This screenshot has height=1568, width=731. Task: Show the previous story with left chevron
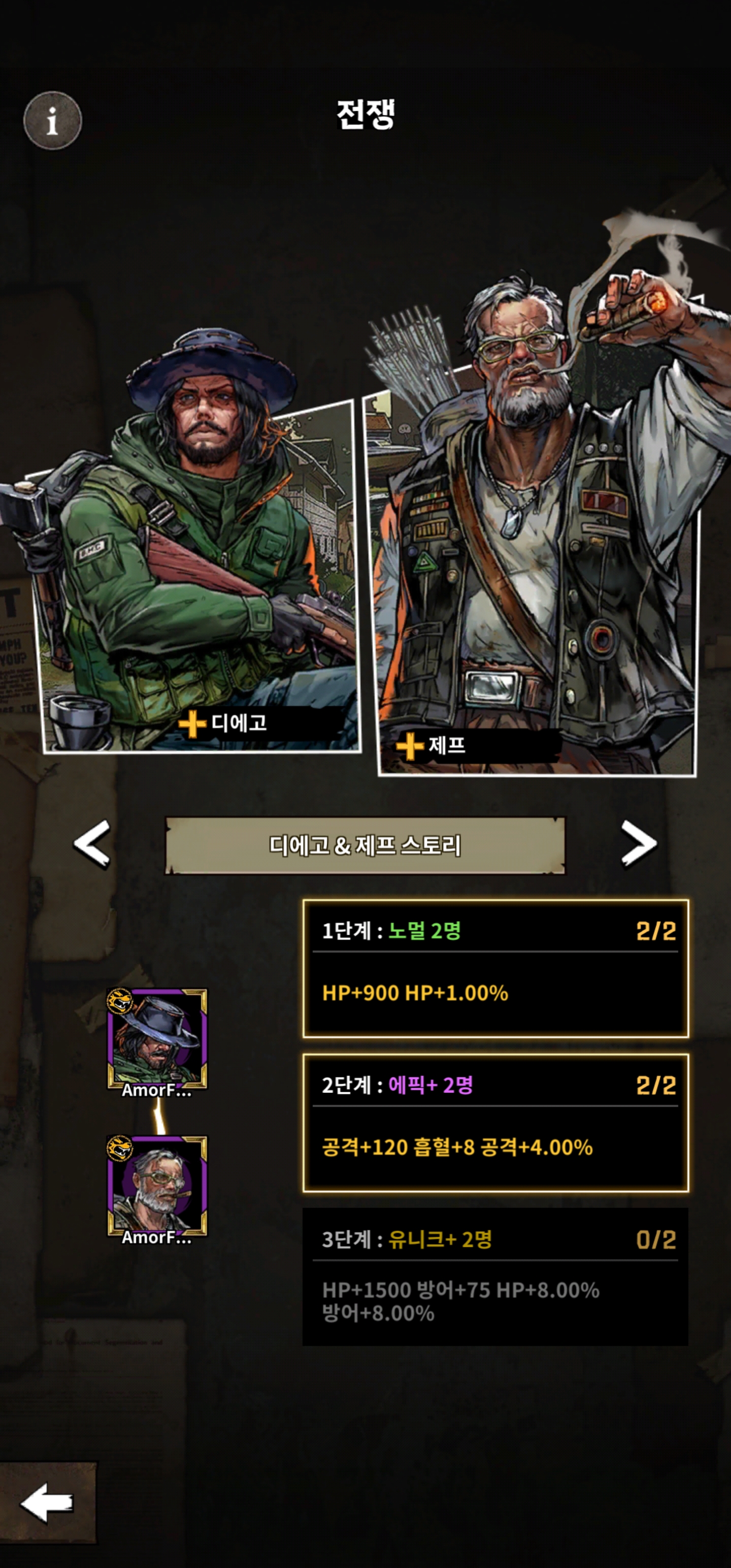pos(92,843)
